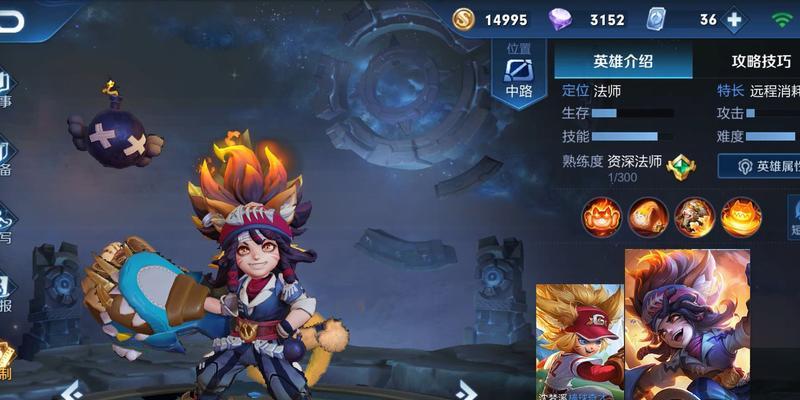Viewport: 800px width, 400px height.
Task: Go back using the top-left back button
Action: pos(12,21)
